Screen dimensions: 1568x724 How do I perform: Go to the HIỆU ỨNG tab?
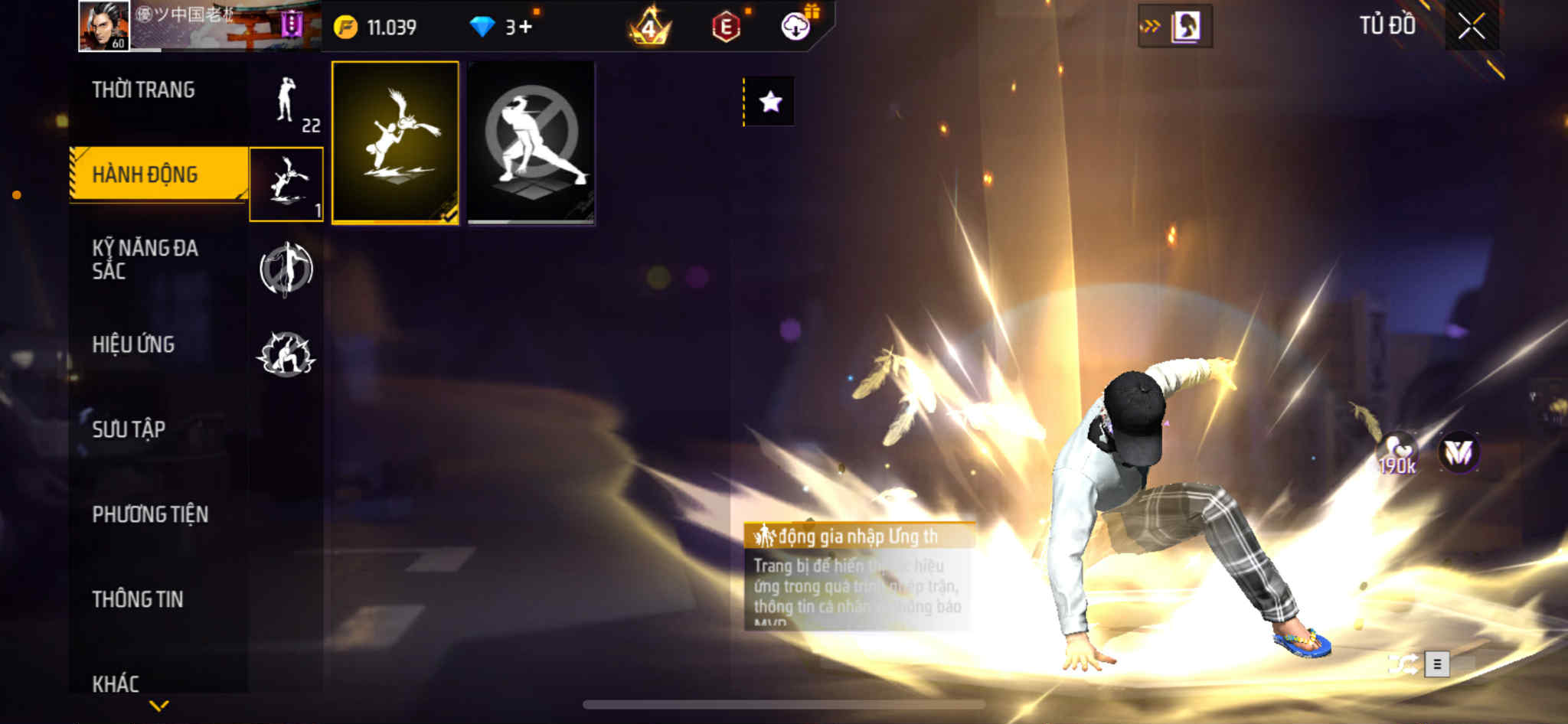coord(133,345)
